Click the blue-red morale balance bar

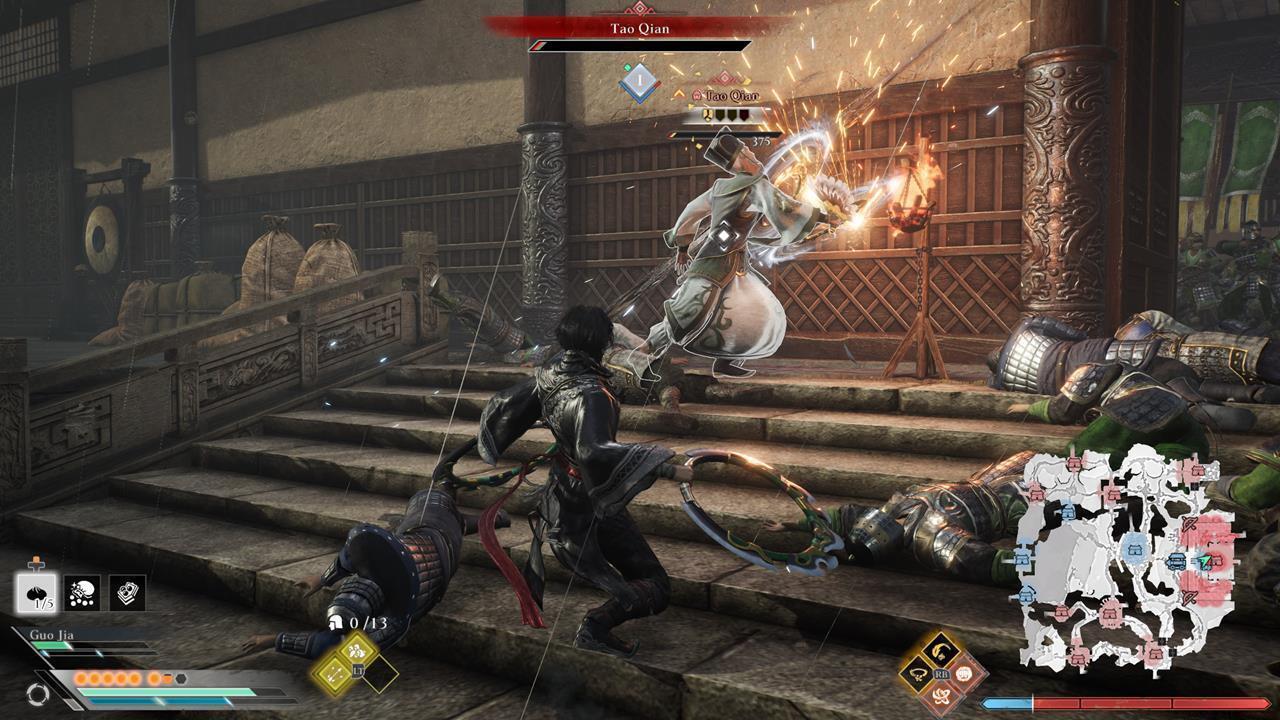pos(1124,703)
